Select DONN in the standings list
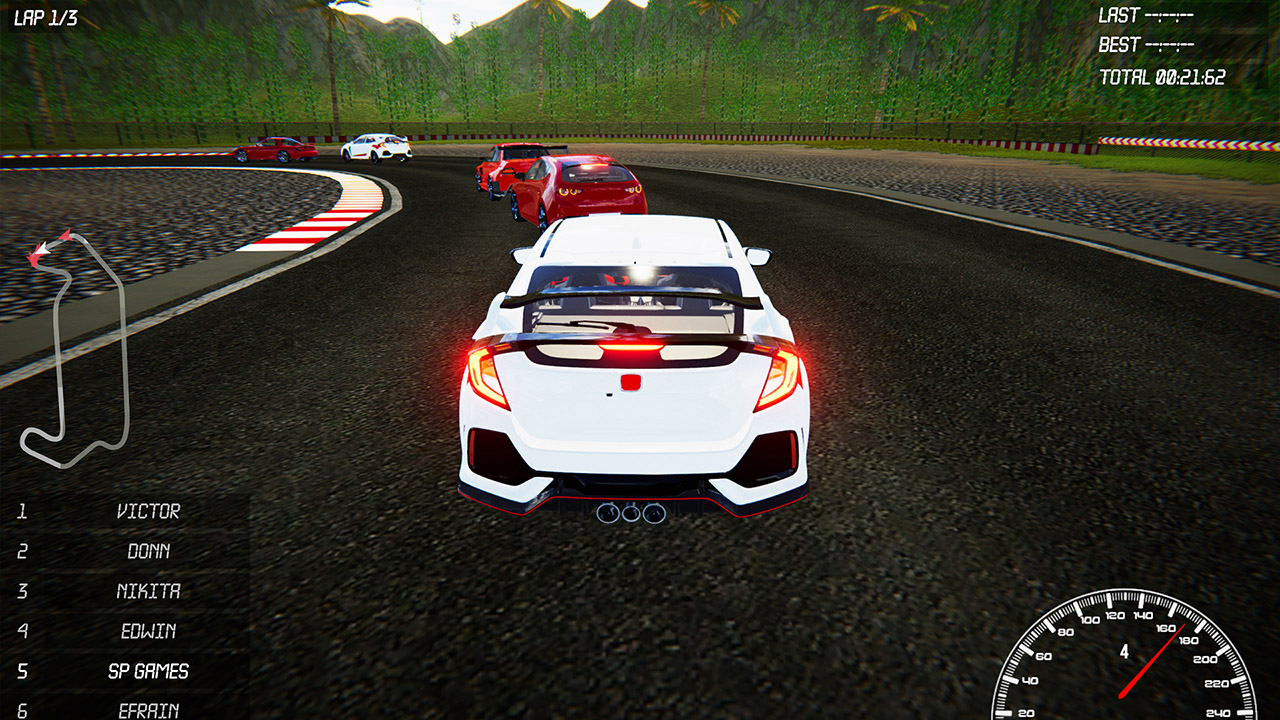The height and width of the screenshot is (720, 1280). (x=150, y=551)
